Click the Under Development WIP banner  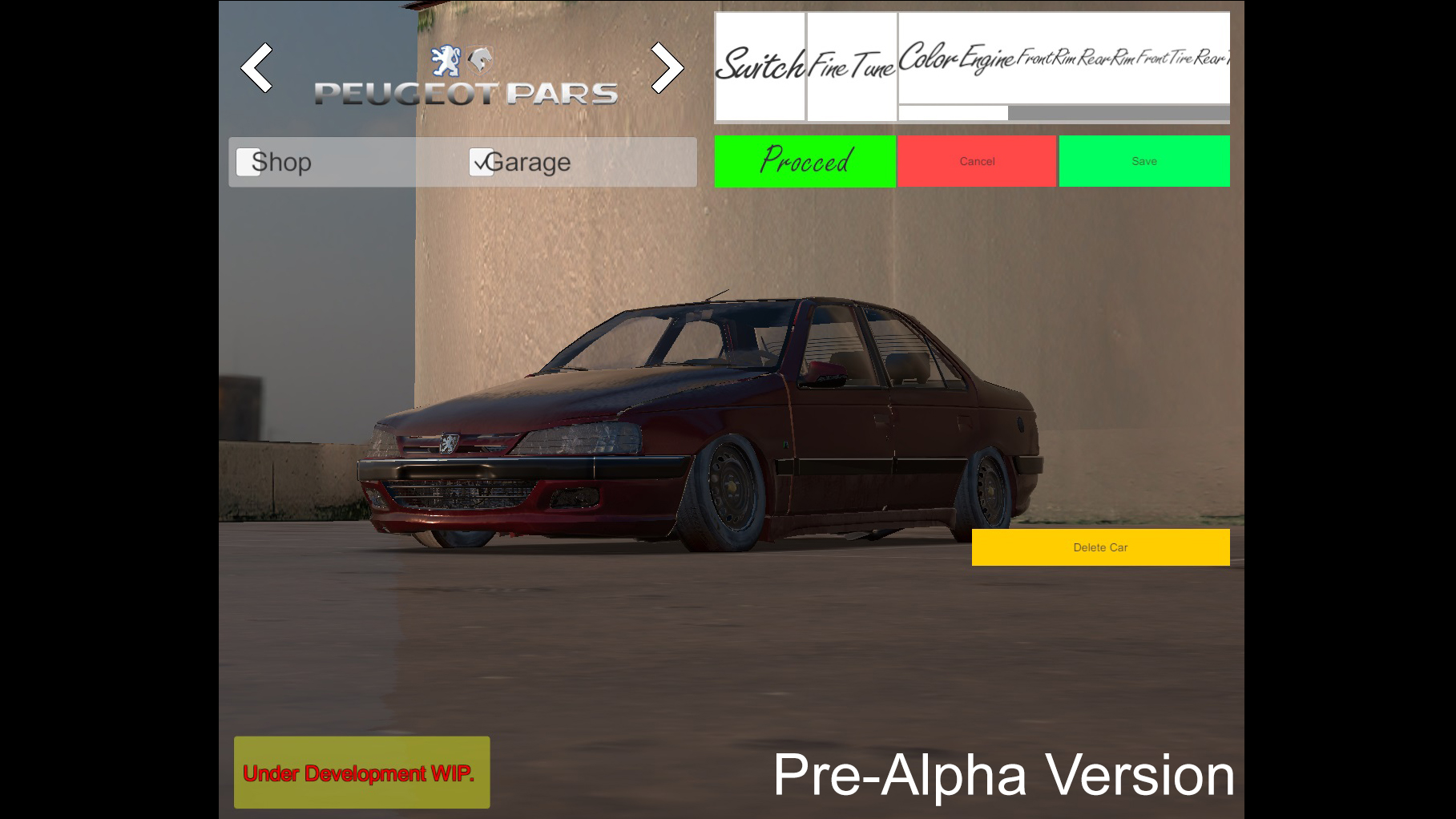pyautogui.click(x=361, y=773)
